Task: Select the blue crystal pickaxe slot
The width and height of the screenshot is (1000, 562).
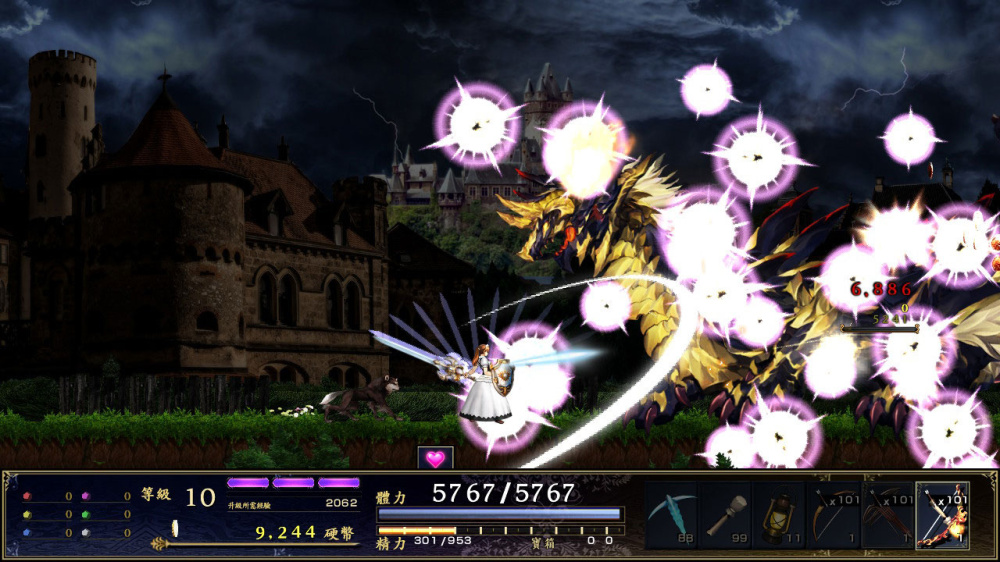Action: coord(671,515)
